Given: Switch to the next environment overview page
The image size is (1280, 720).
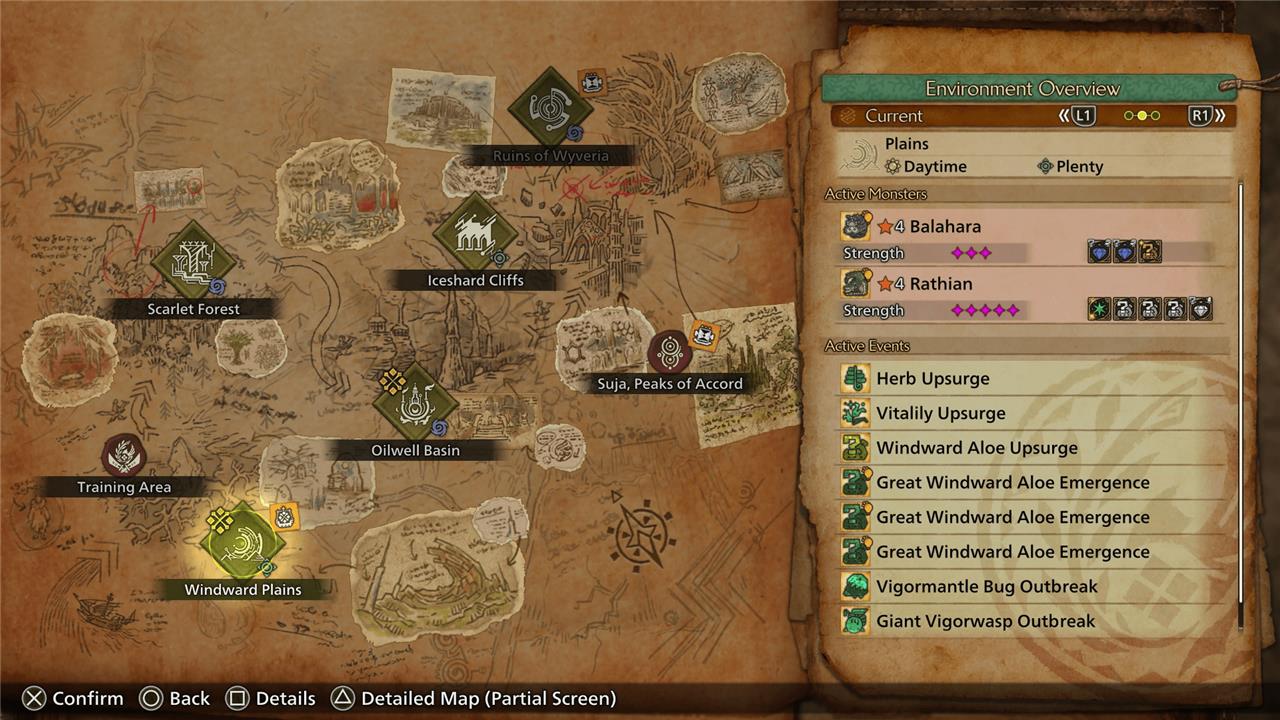Looking at the screenshot, I should pyautogui.click(x=1208, y=116).
